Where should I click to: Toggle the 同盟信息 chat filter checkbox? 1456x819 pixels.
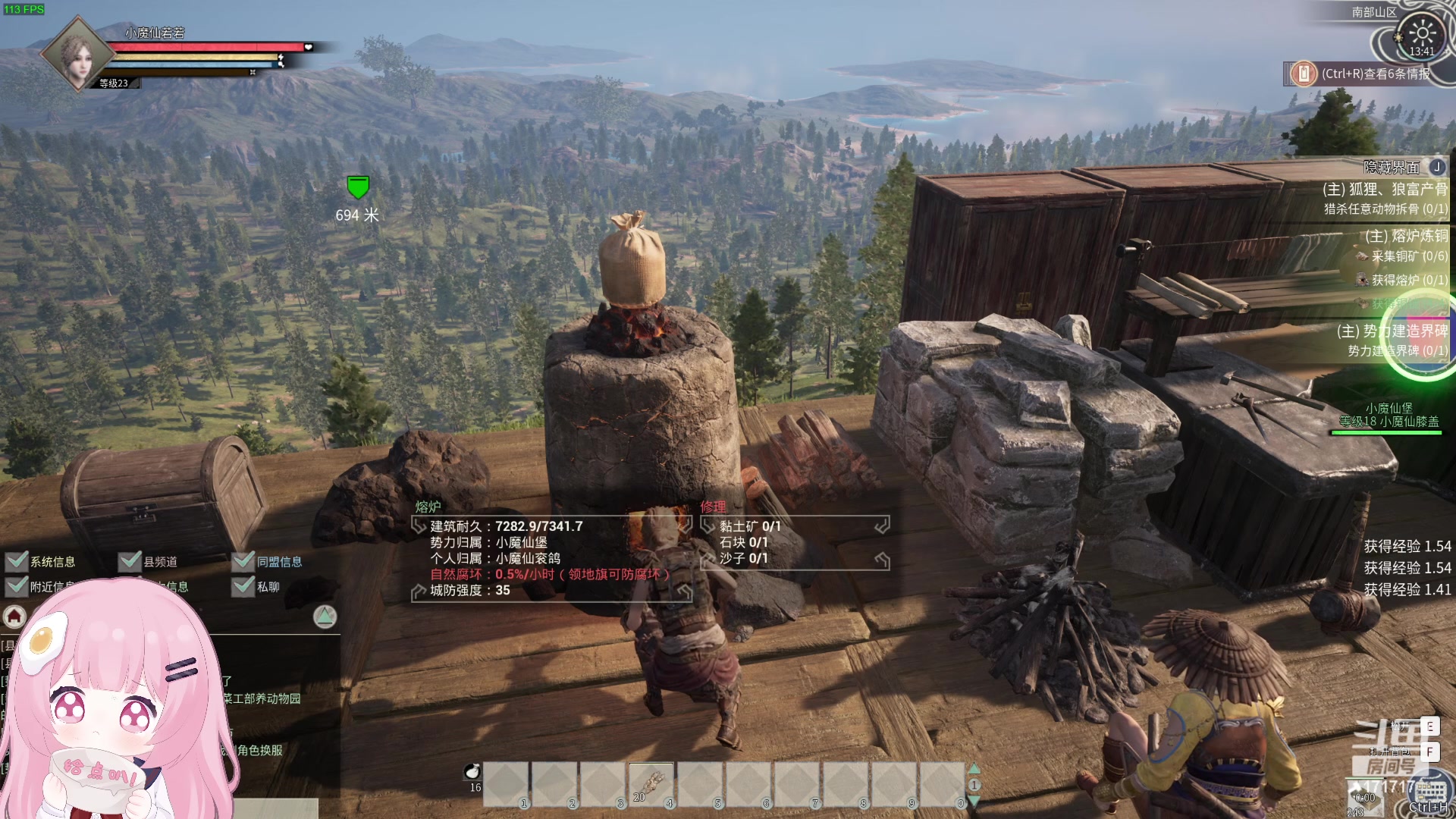coord(243,561)
